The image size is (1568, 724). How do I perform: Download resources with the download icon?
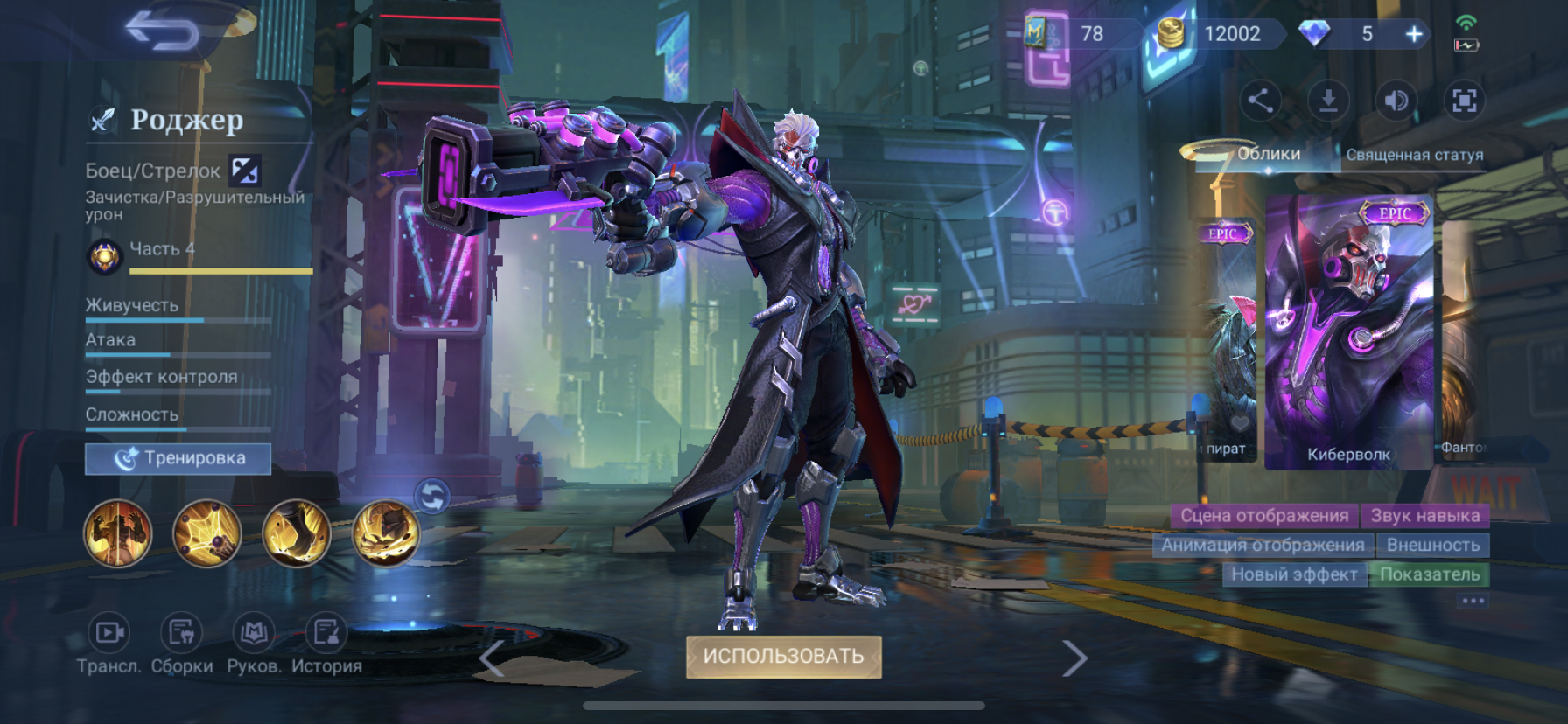[1328, 101]
